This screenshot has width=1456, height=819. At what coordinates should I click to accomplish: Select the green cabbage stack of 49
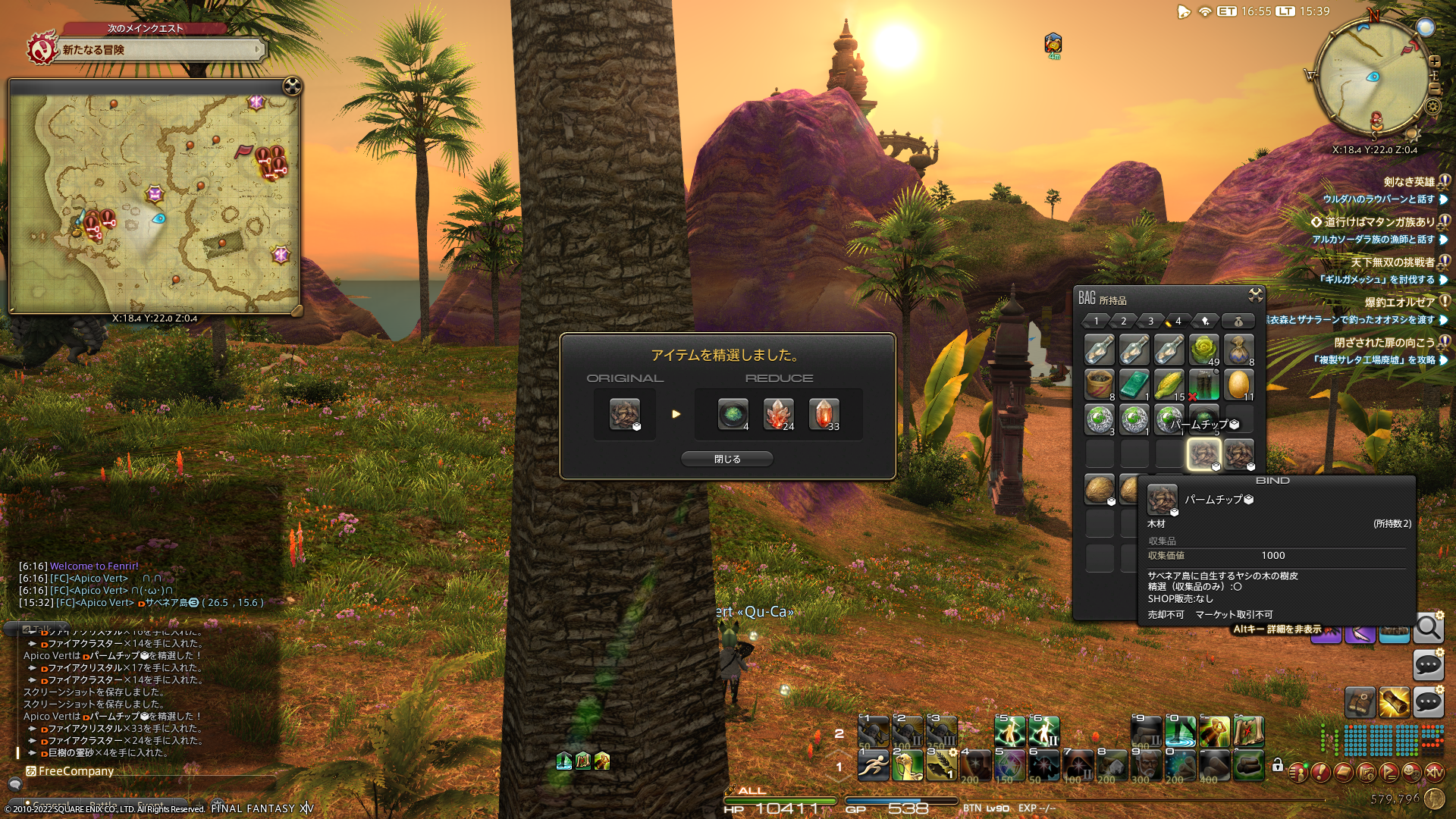coord(1203,350)
